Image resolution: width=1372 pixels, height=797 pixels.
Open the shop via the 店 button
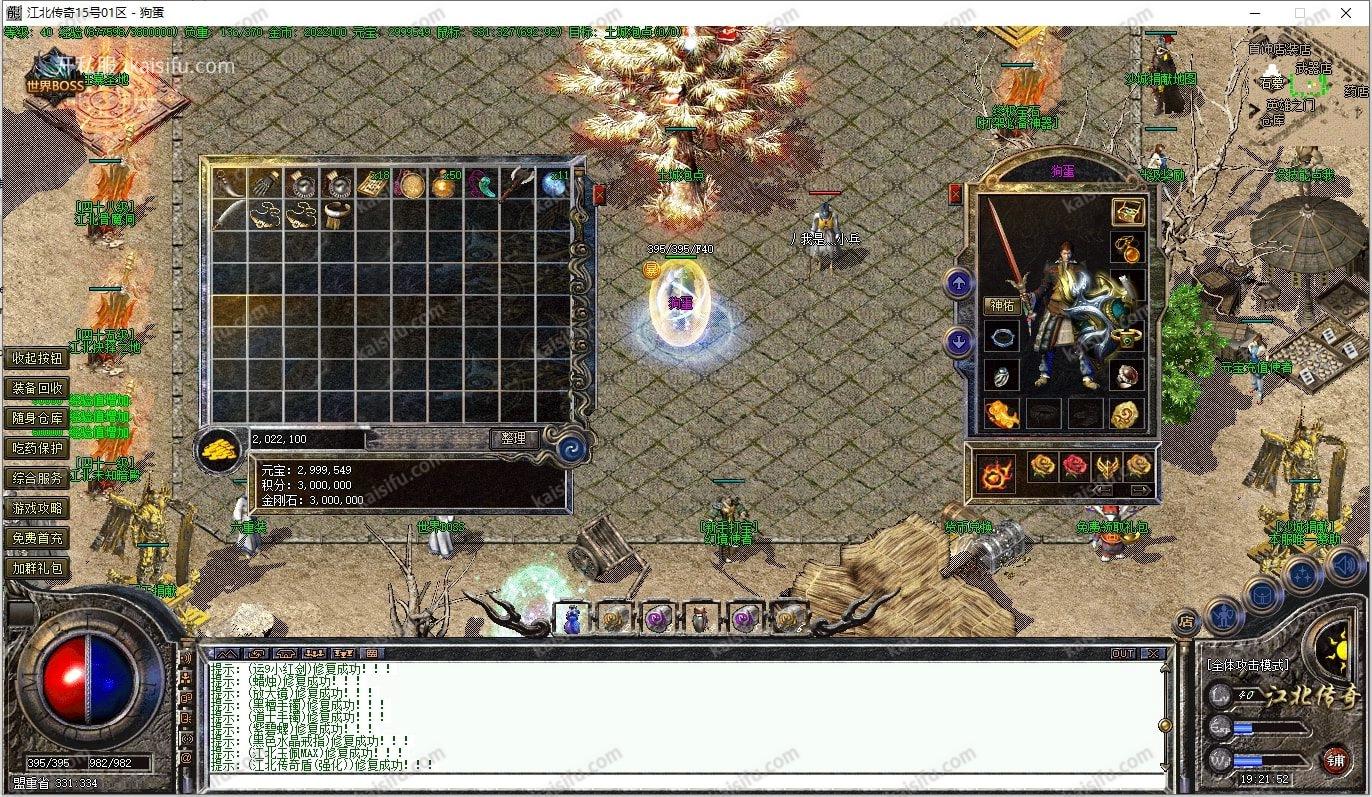point(1185,622)
